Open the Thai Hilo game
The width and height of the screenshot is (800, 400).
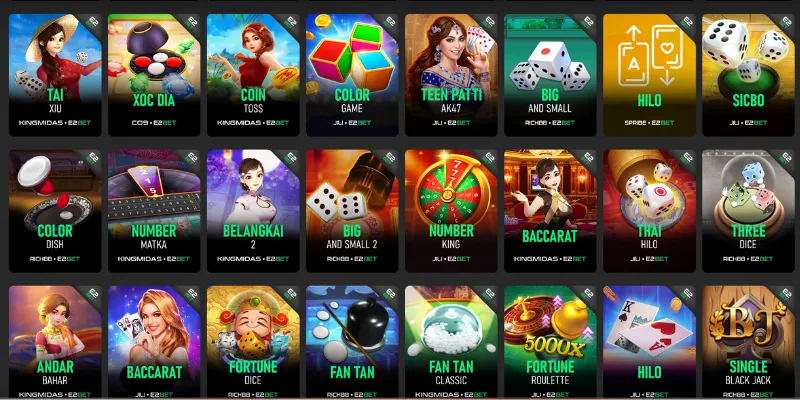point(648,211)
